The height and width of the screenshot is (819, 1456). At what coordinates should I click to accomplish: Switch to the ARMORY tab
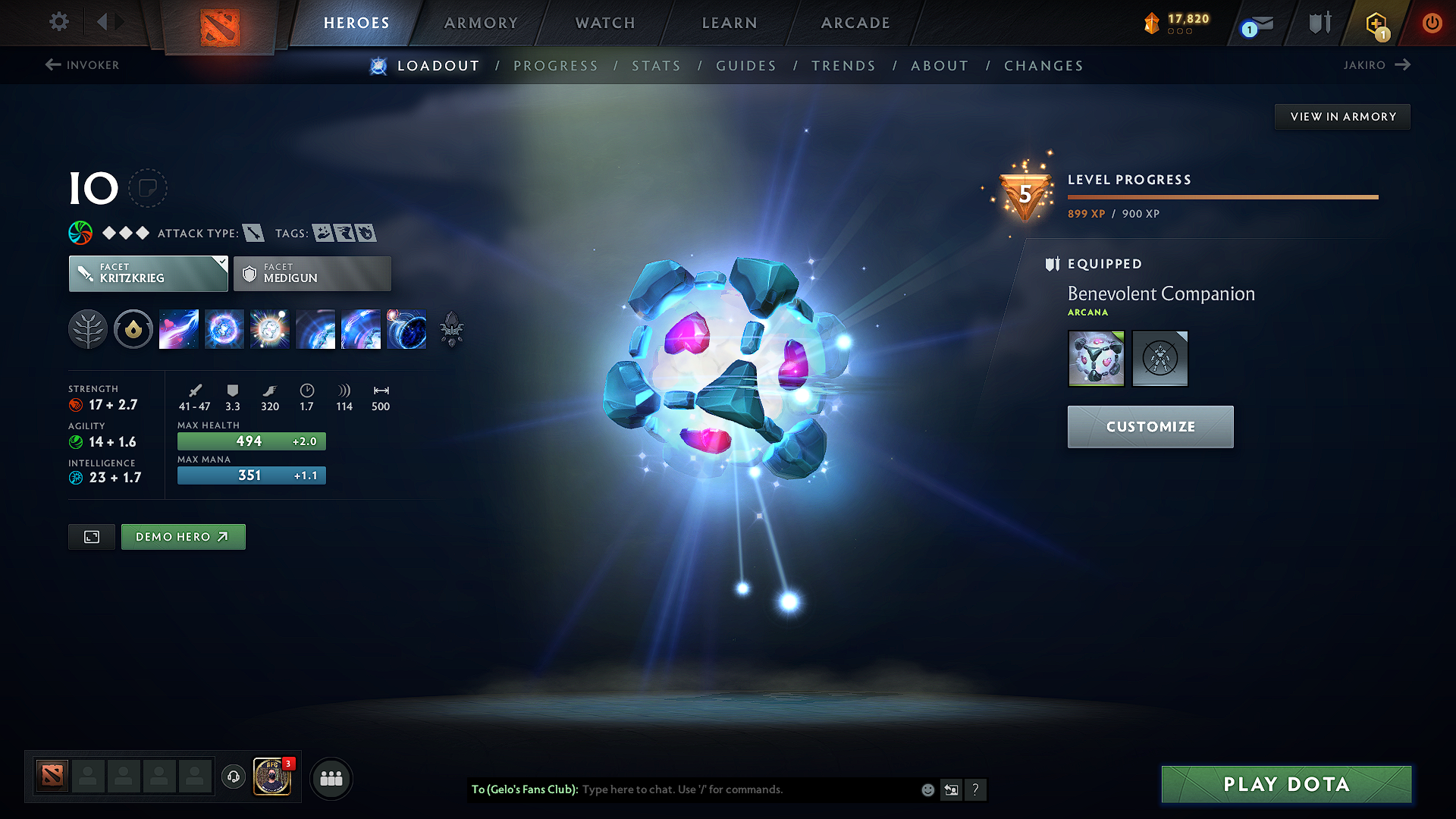pos(480,23)
